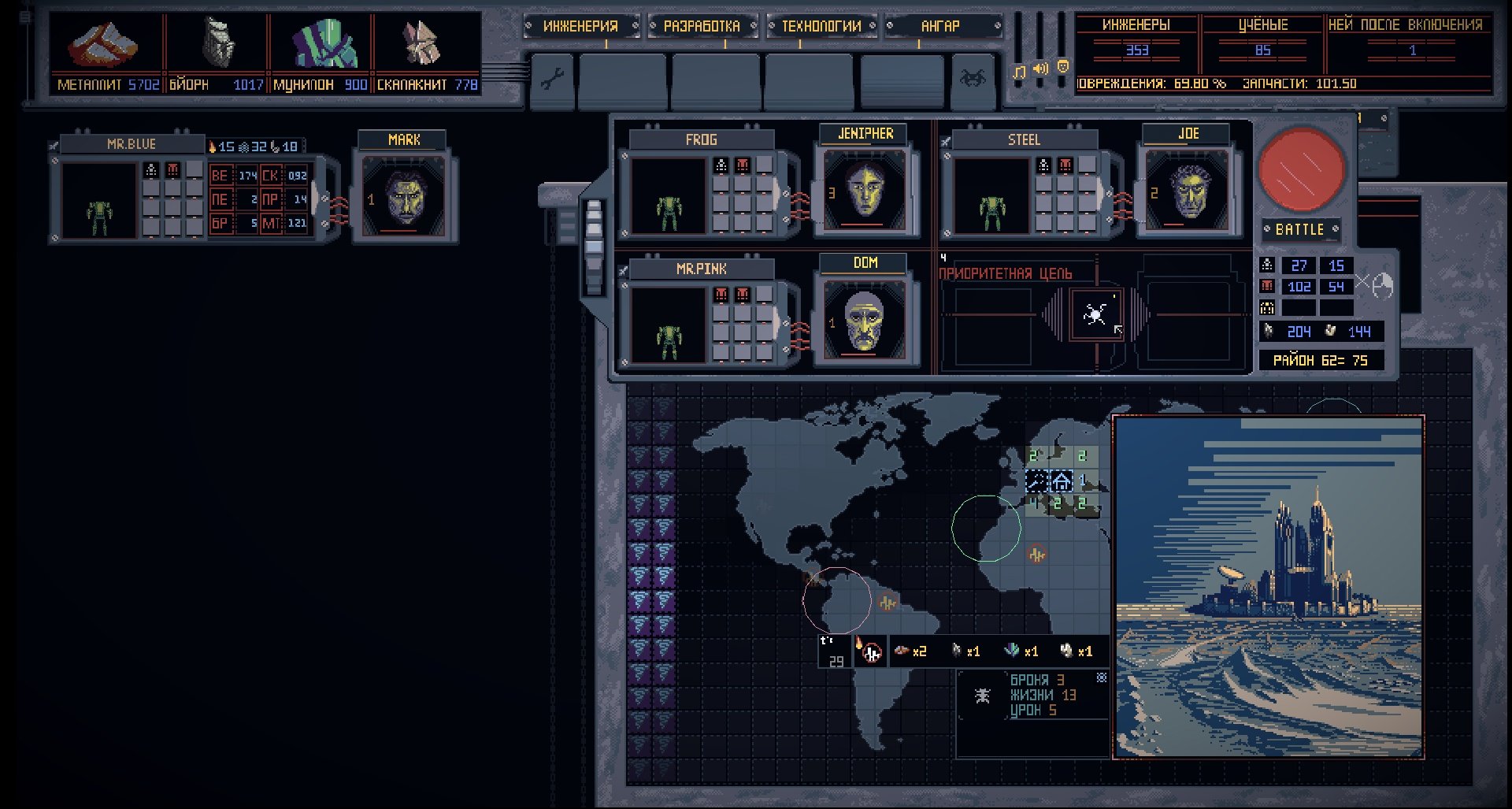Image resolution: width=1512 pixels, height=809 pixels.
Task: Click the home base marker on map
Action: click(1062, 481)
